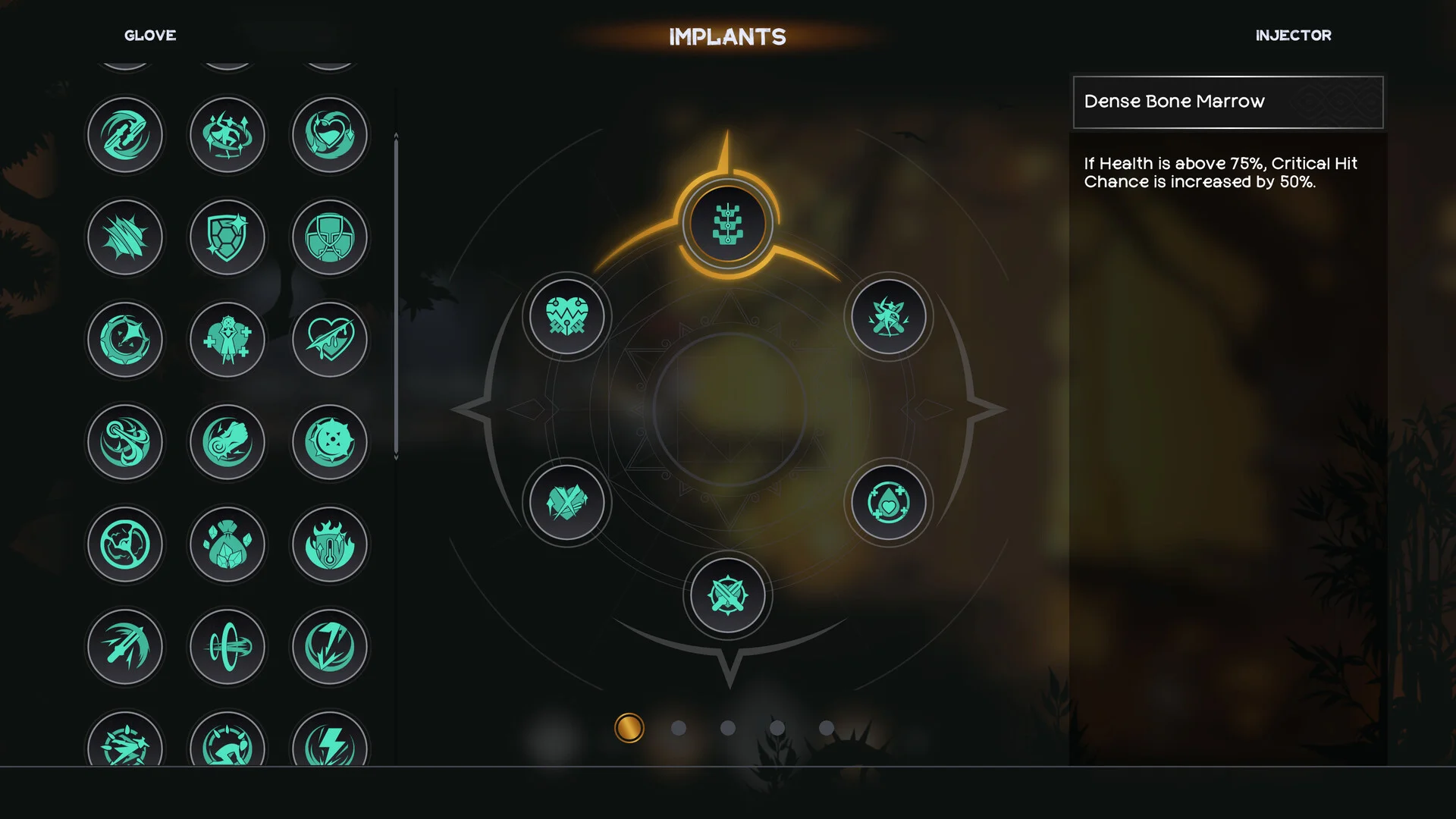Pick the figure with plus signs implant
Viewport: 1456px width, 819px height.
point(227,340)
